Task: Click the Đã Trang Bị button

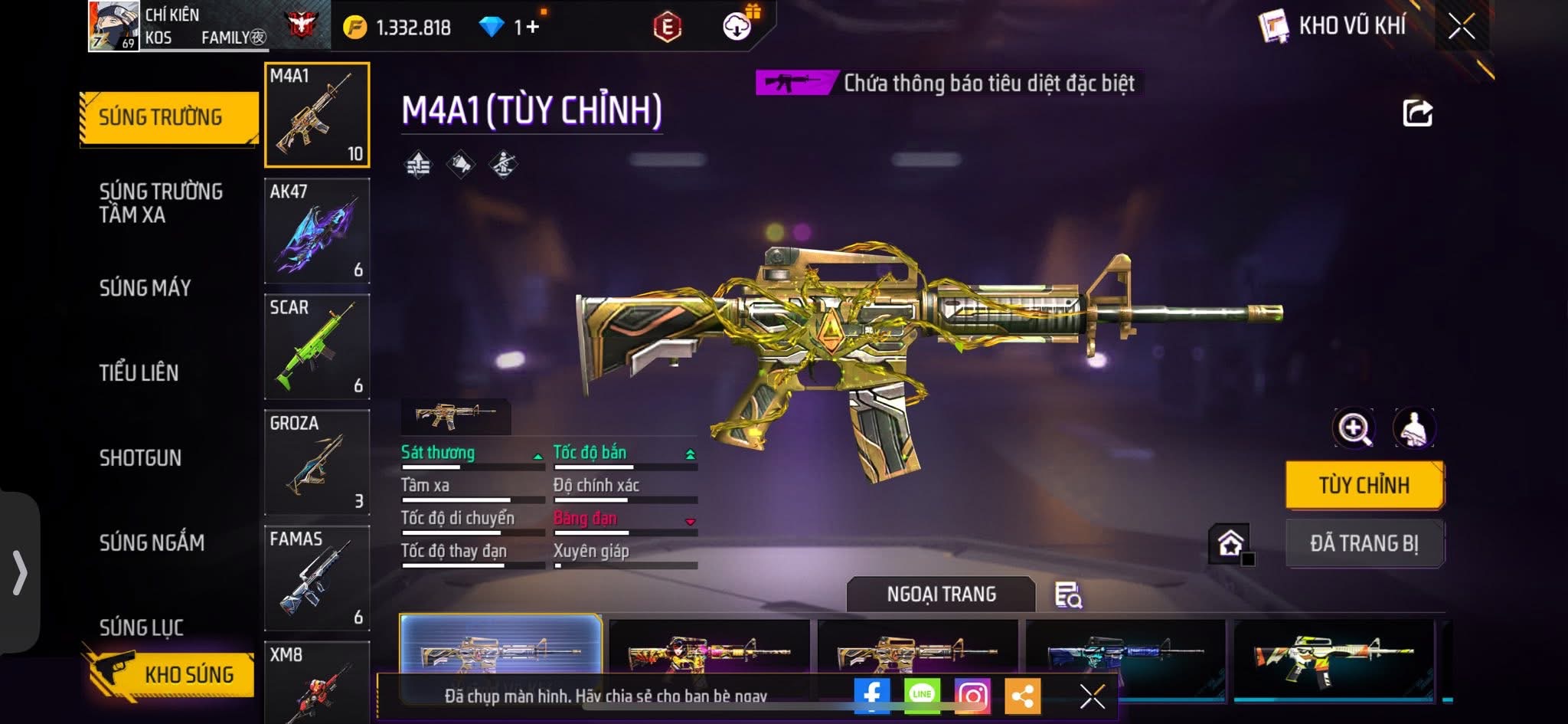Action: (1364, 543)
